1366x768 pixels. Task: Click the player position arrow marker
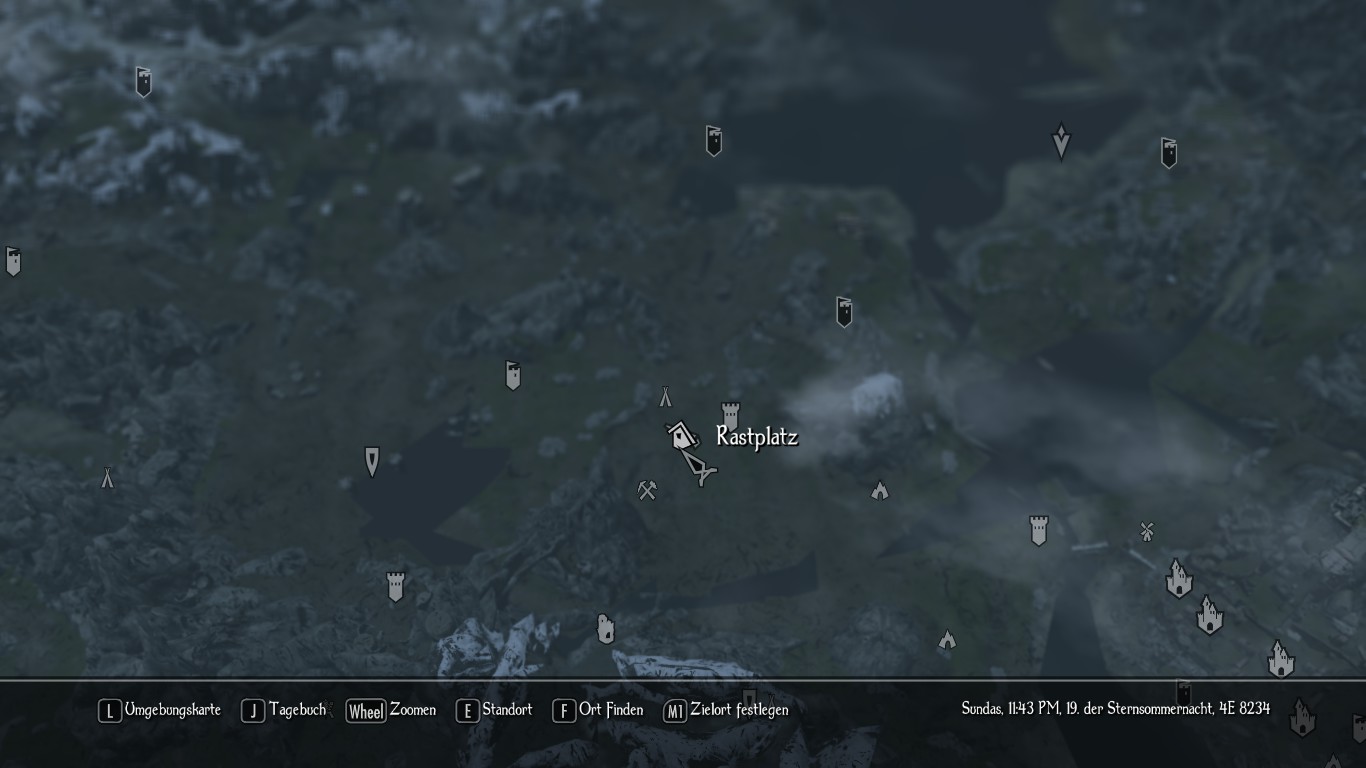click(701, 467)
